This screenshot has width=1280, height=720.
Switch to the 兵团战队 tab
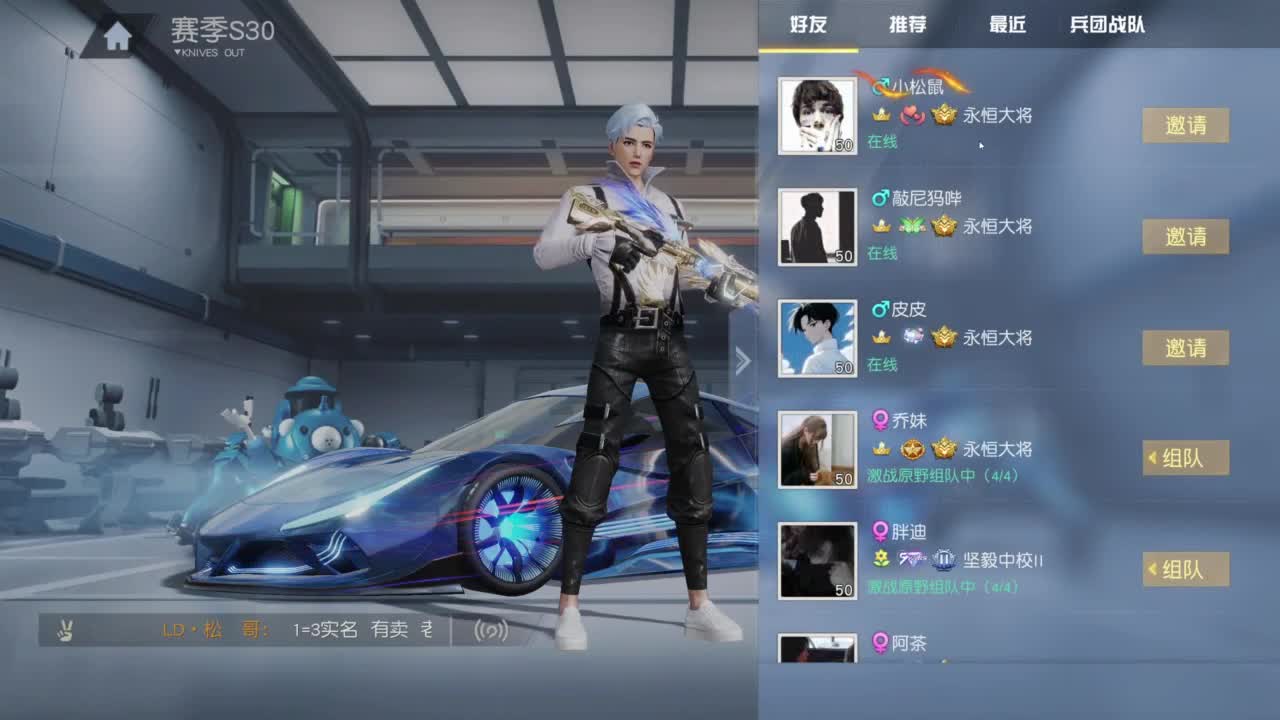(1108, 27)
